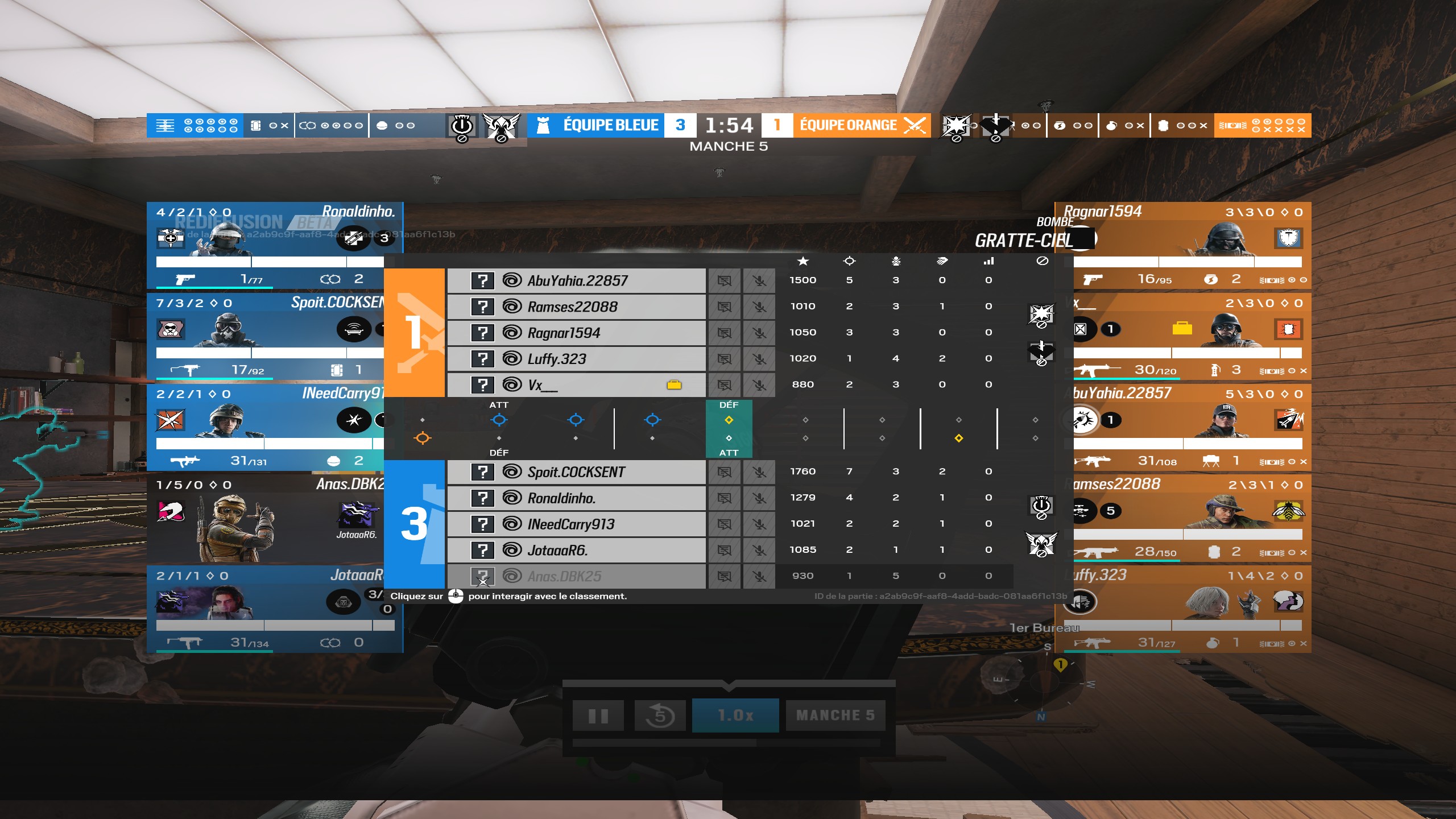Click the ping signal-bars column header
The image size is (1456, 819).
(988, 262)
